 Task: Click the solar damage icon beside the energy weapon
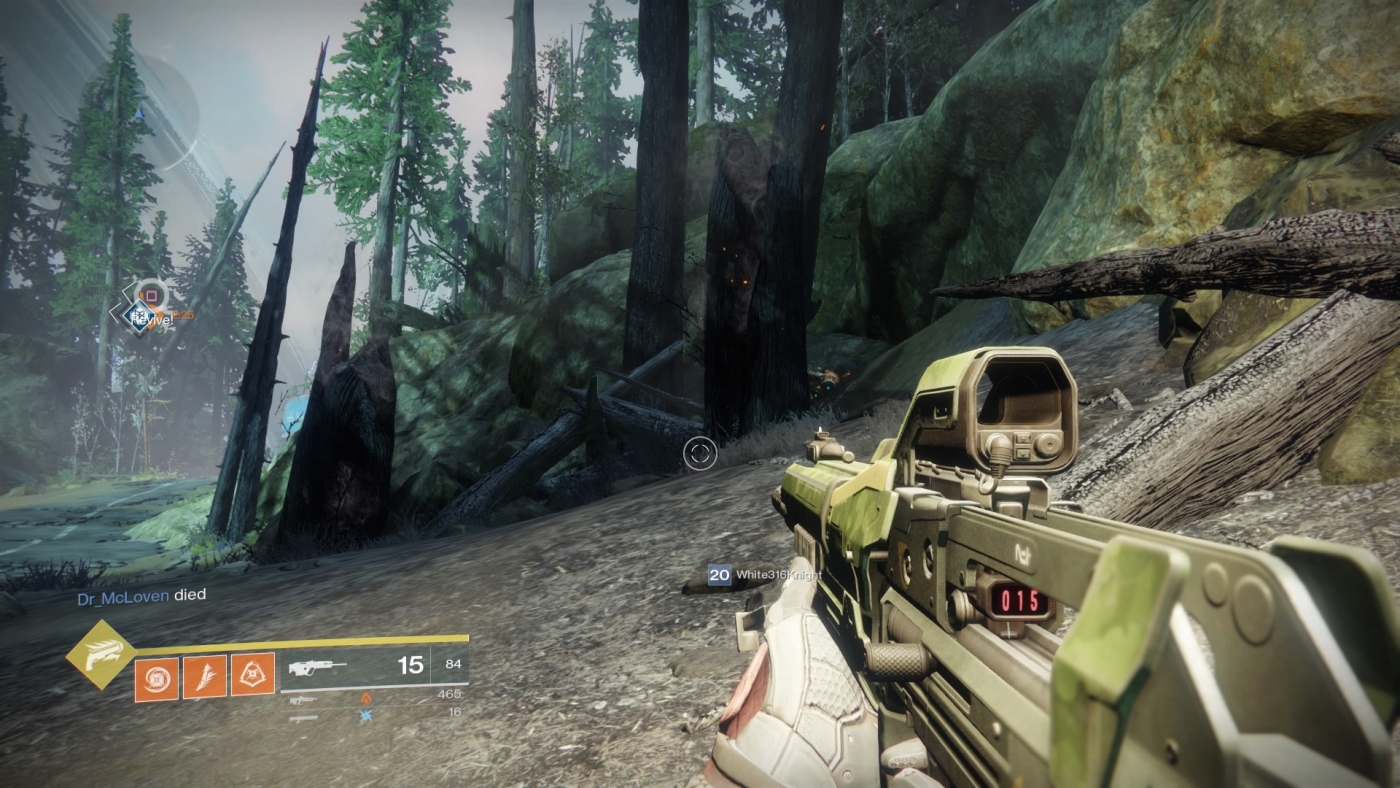pos(366,698)
